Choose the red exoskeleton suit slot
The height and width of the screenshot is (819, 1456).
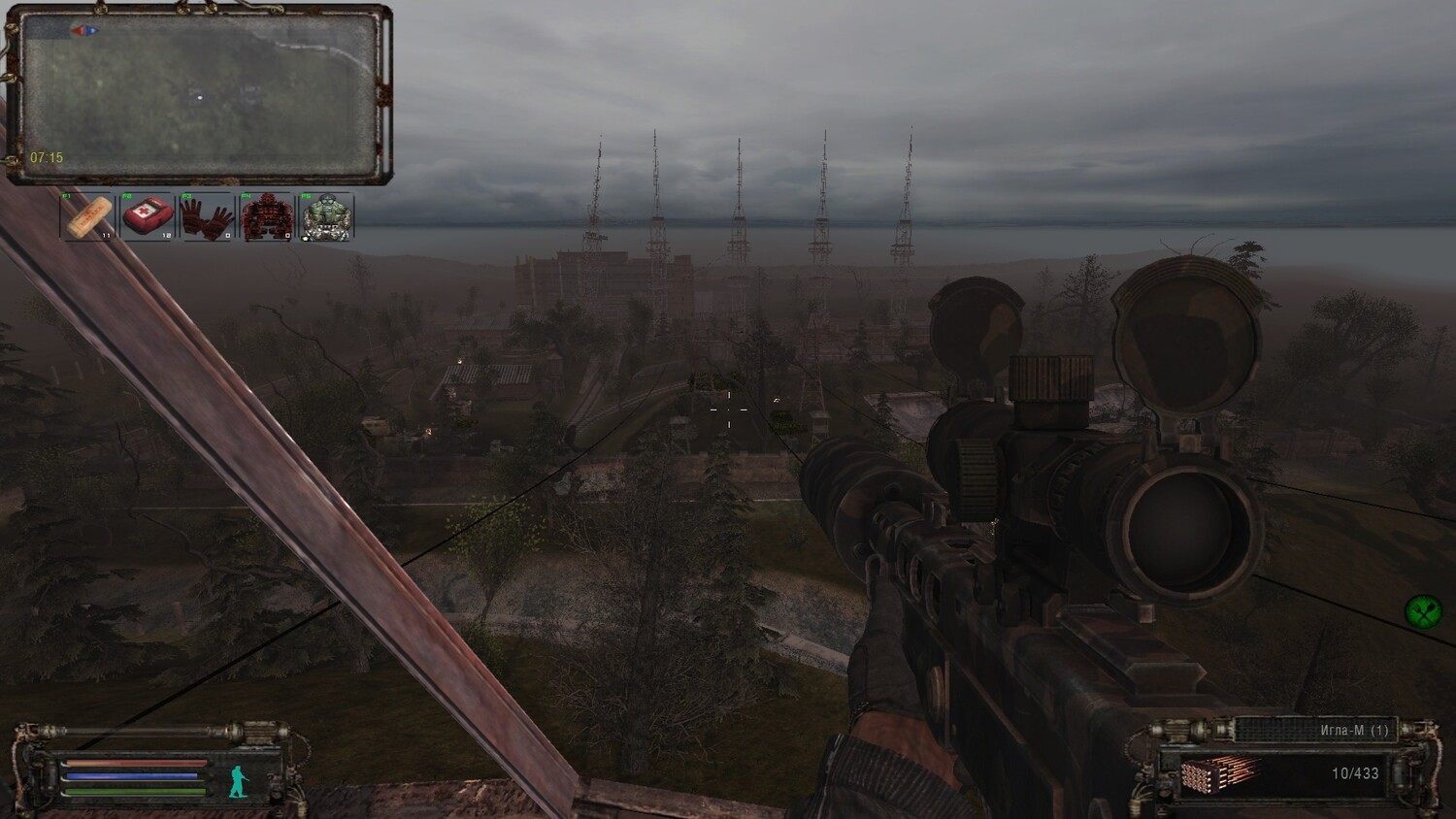pos(267,215)
